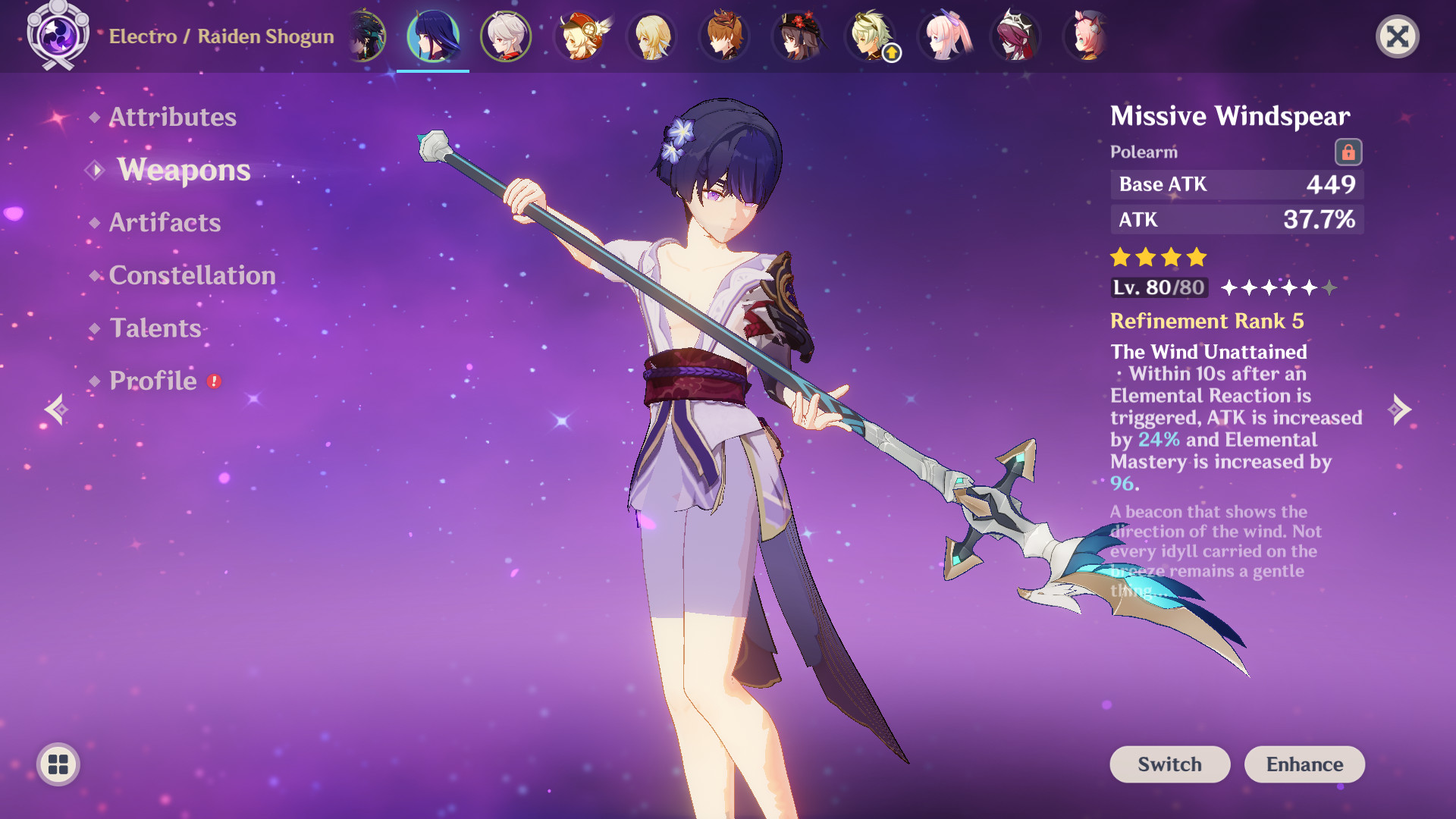This screenshot has height=819, width=1456.
Task: Open the Talents section
Action: point(154,328)
